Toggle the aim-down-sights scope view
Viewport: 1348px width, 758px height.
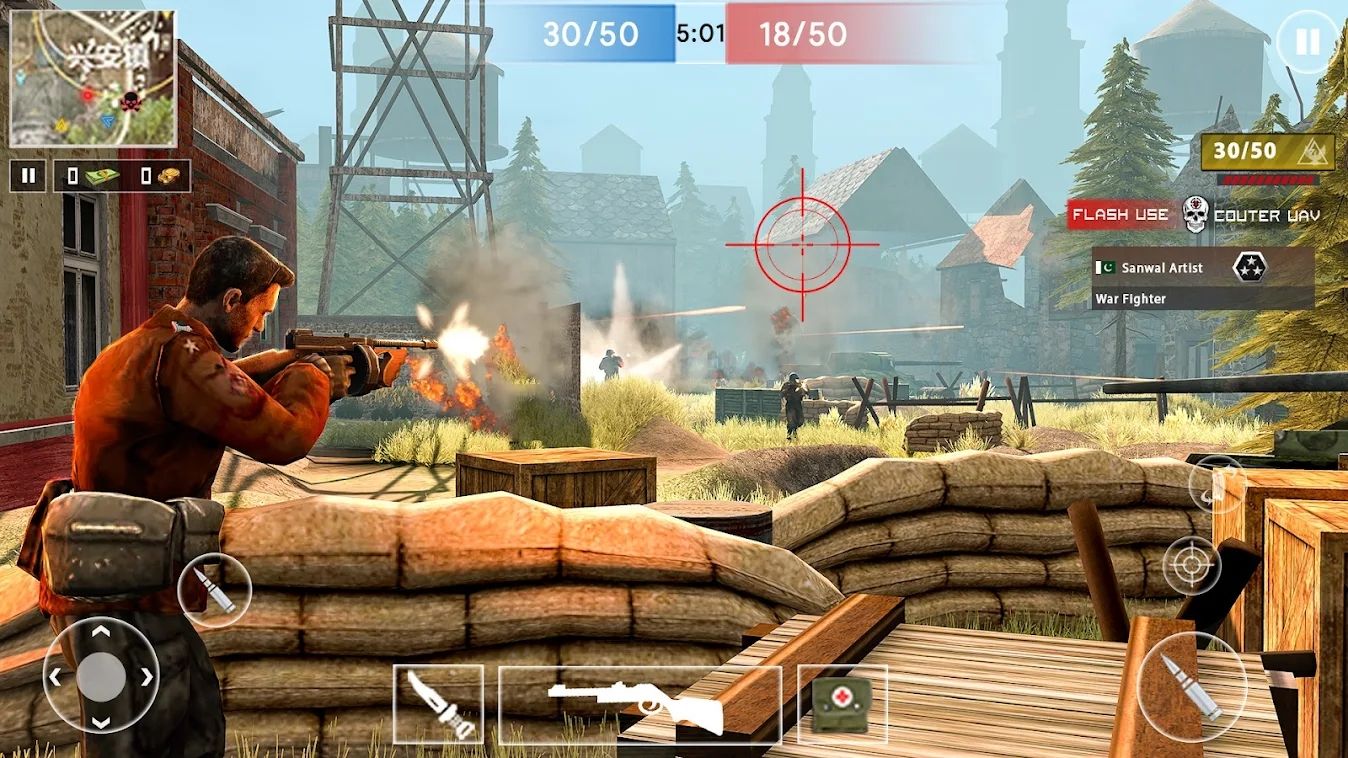click(1190, 565)
